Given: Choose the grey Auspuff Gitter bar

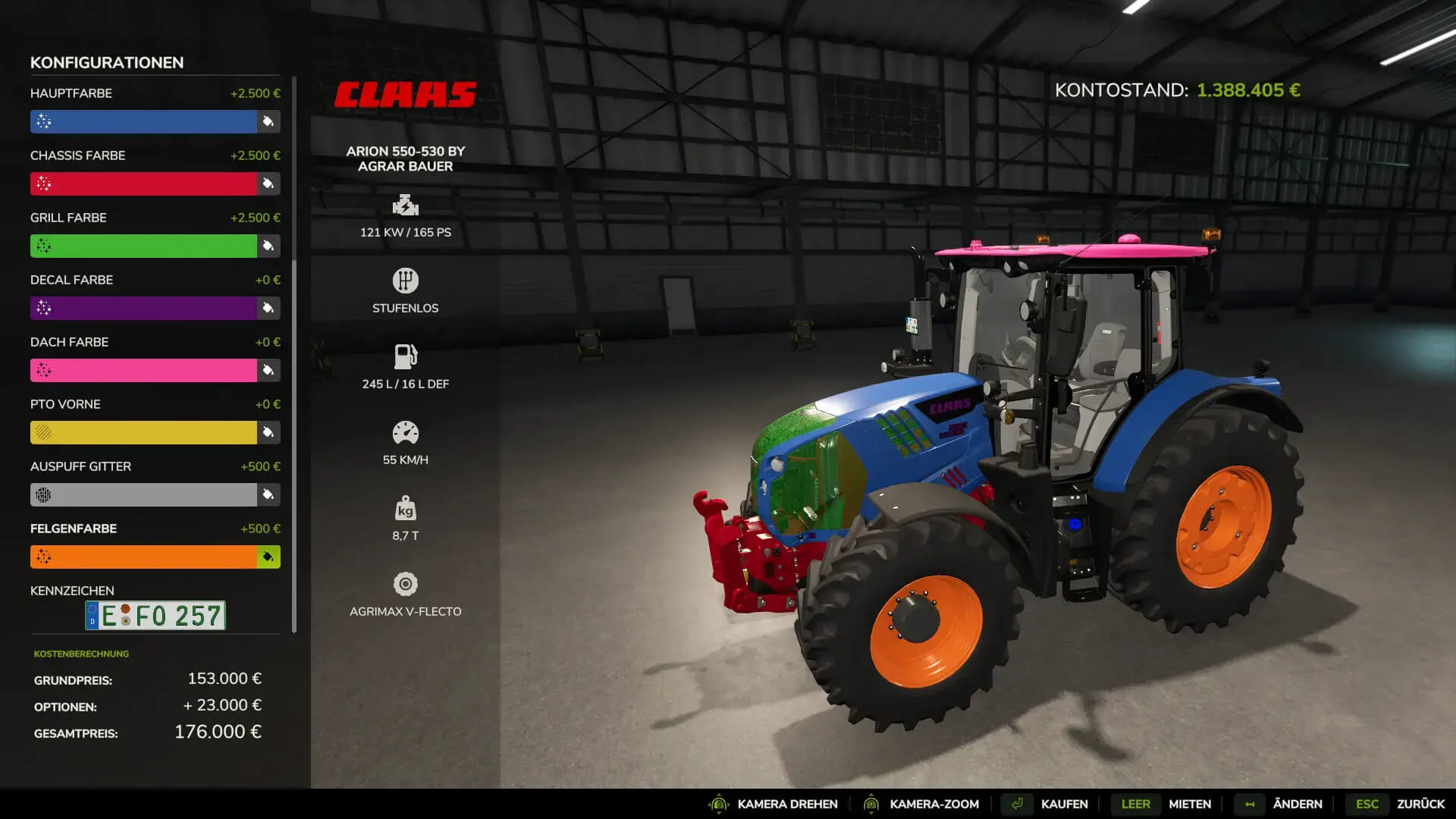Looking at the screenshot, I should [143, 494].
